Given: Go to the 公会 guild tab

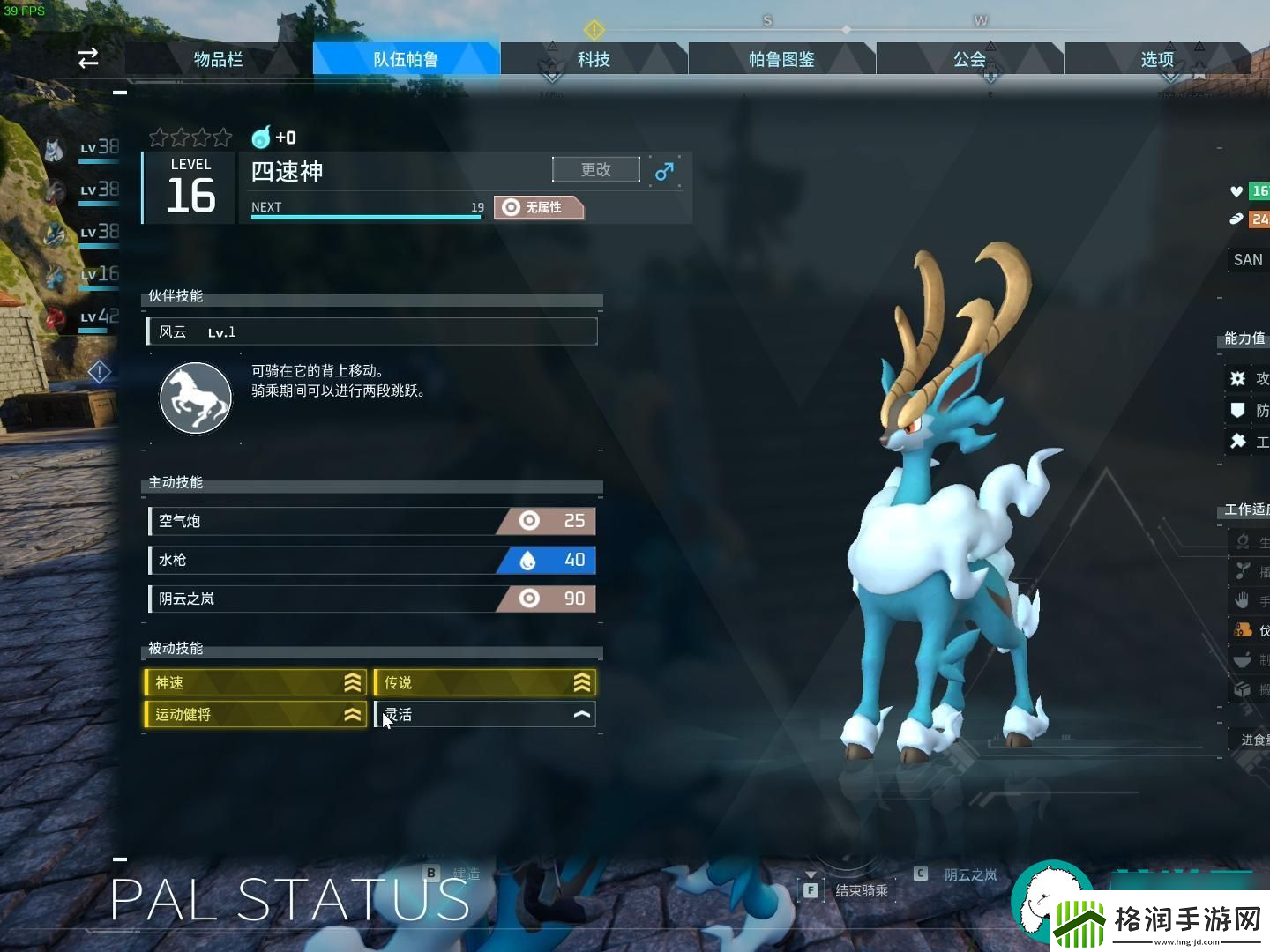Looking at the screenshot, I should [x=969, y=59].
